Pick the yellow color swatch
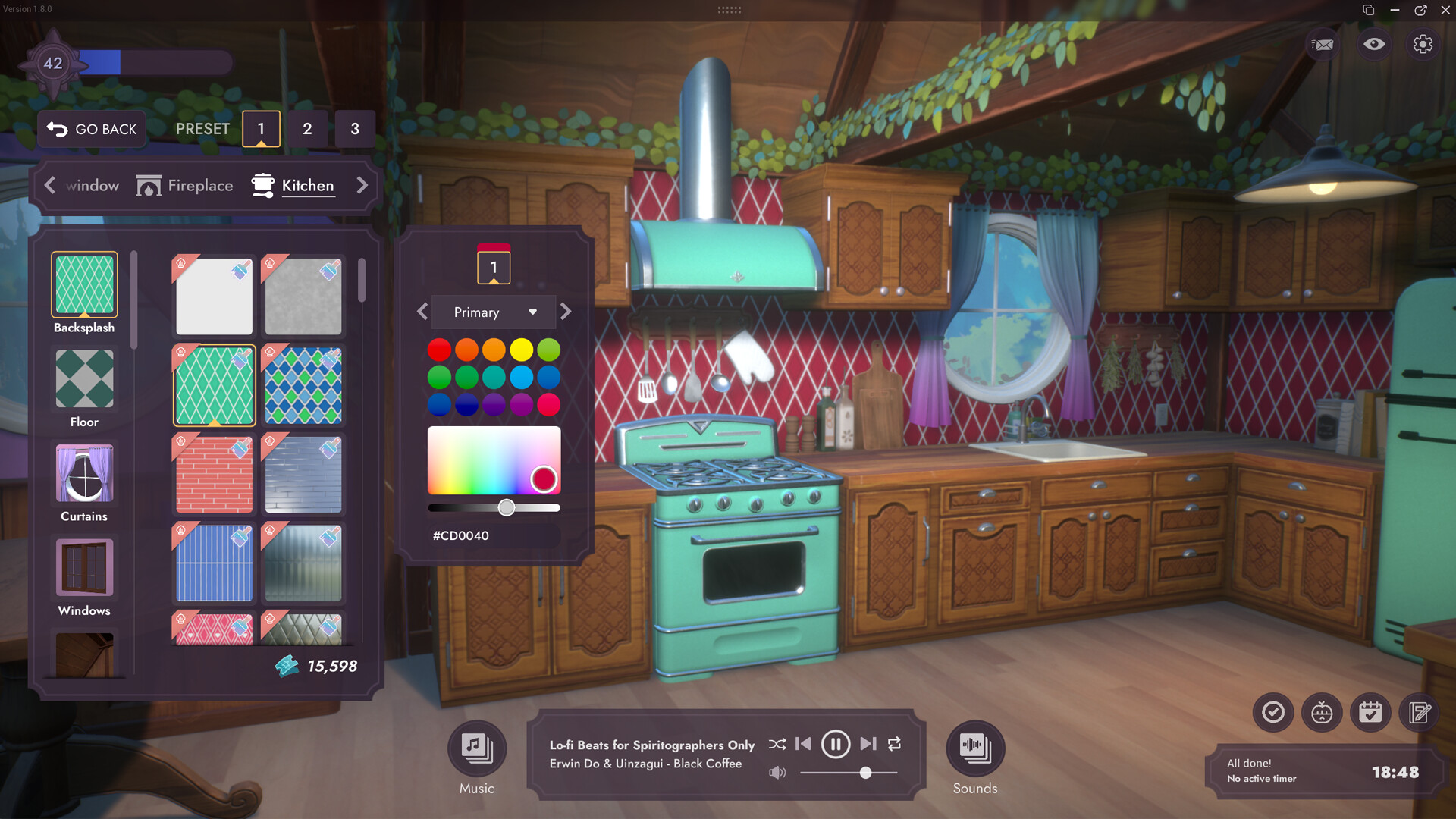This screenshot has height=819, width=1456. (521, 350)
